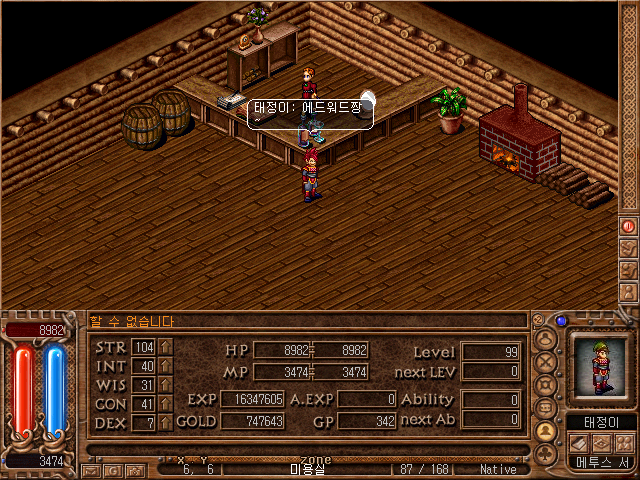Click the CON up-arrow button
The image size is (640, 480).
tap(165, 403)
